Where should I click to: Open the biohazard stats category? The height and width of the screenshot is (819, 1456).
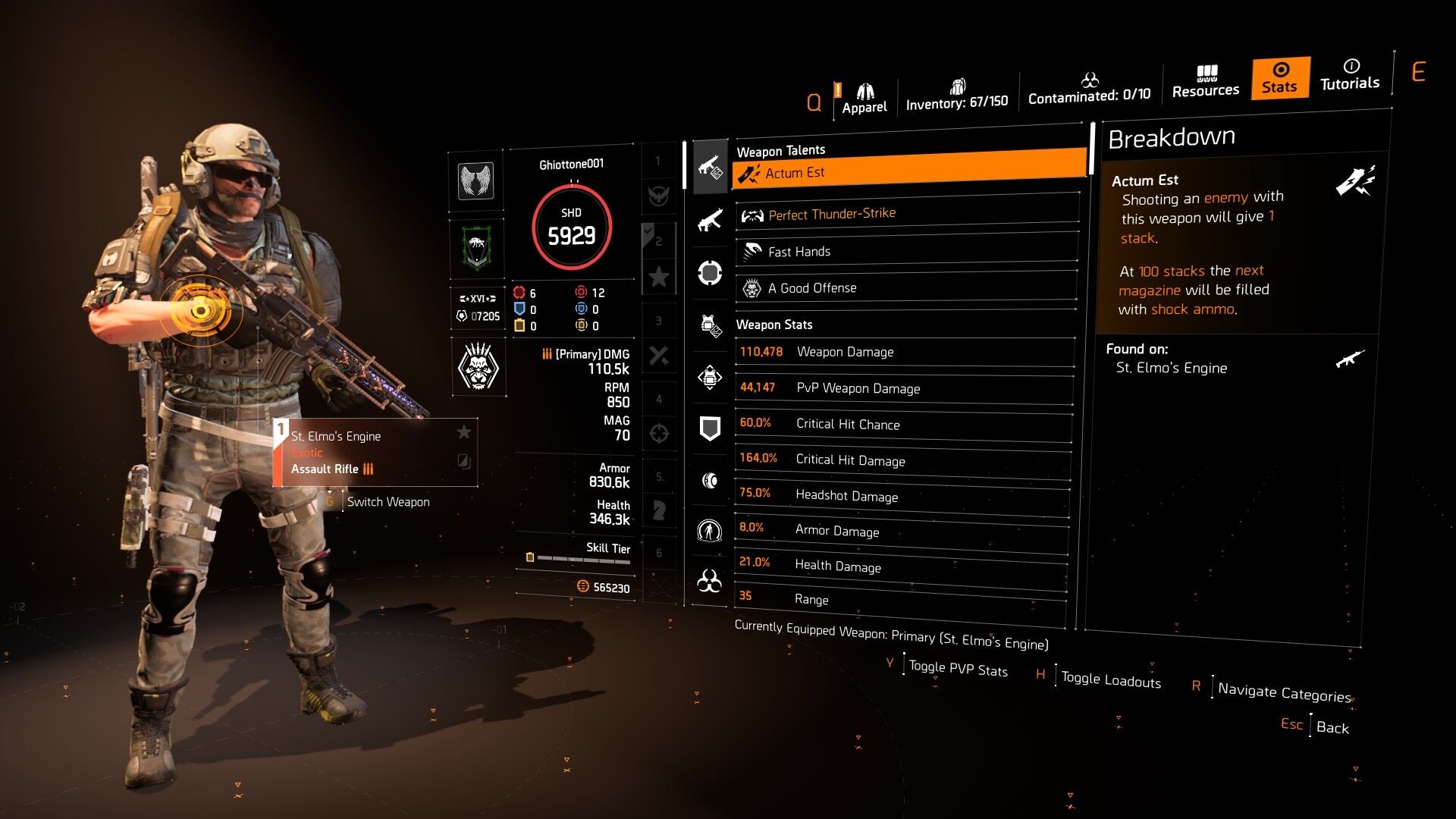point(709,581)
